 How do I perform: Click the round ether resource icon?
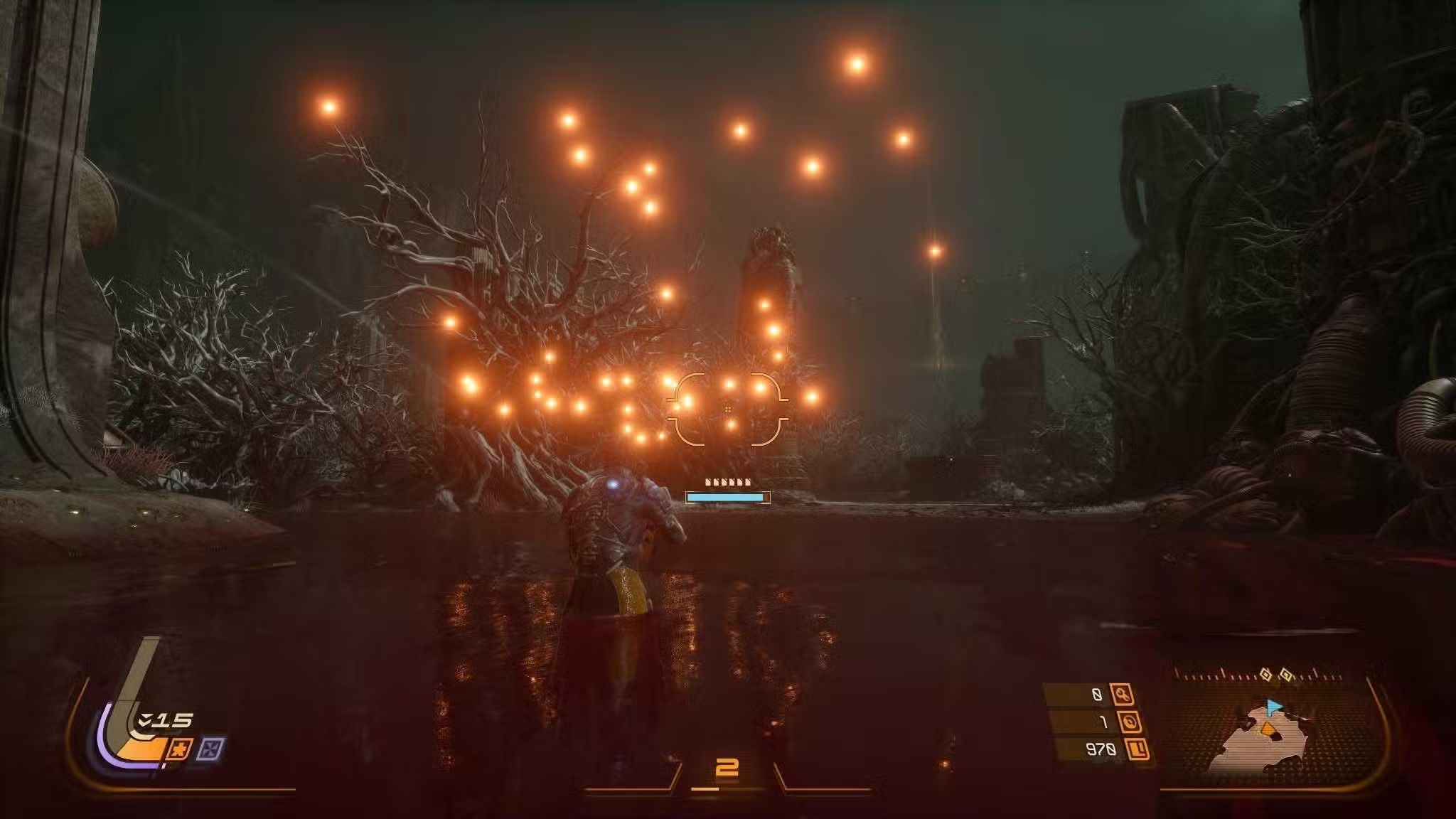pyautogui.click(x=1129, y=722)
